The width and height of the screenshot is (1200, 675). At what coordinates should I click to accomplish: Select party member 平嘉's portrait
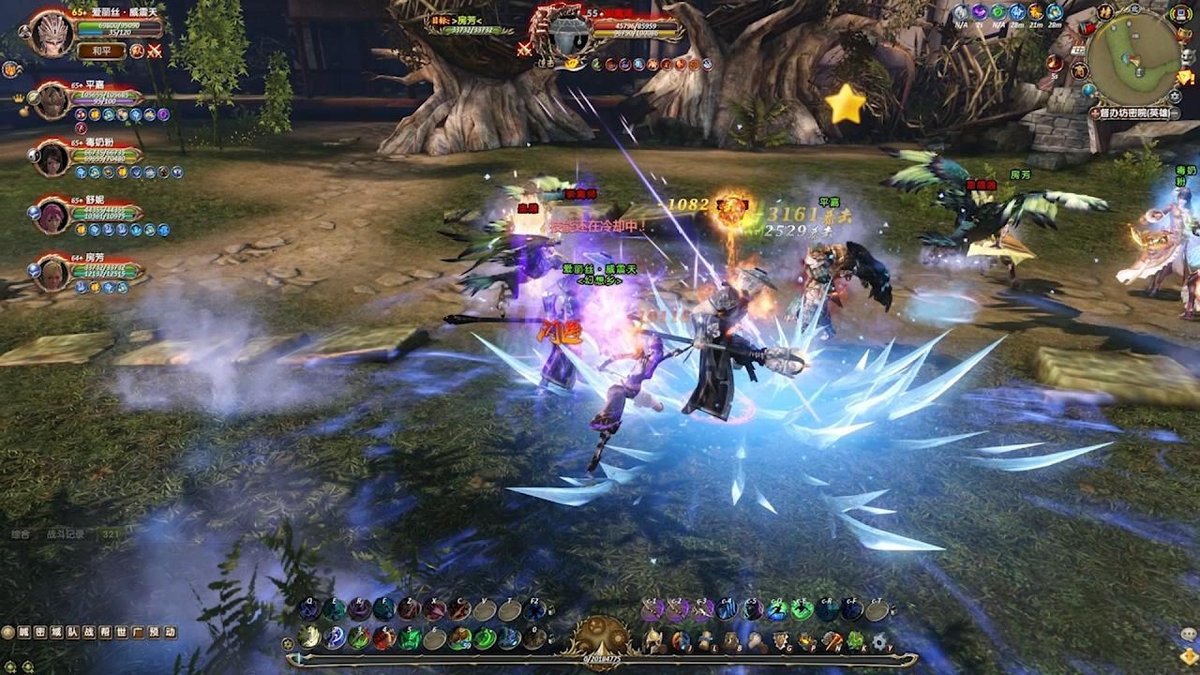[52, 101]
